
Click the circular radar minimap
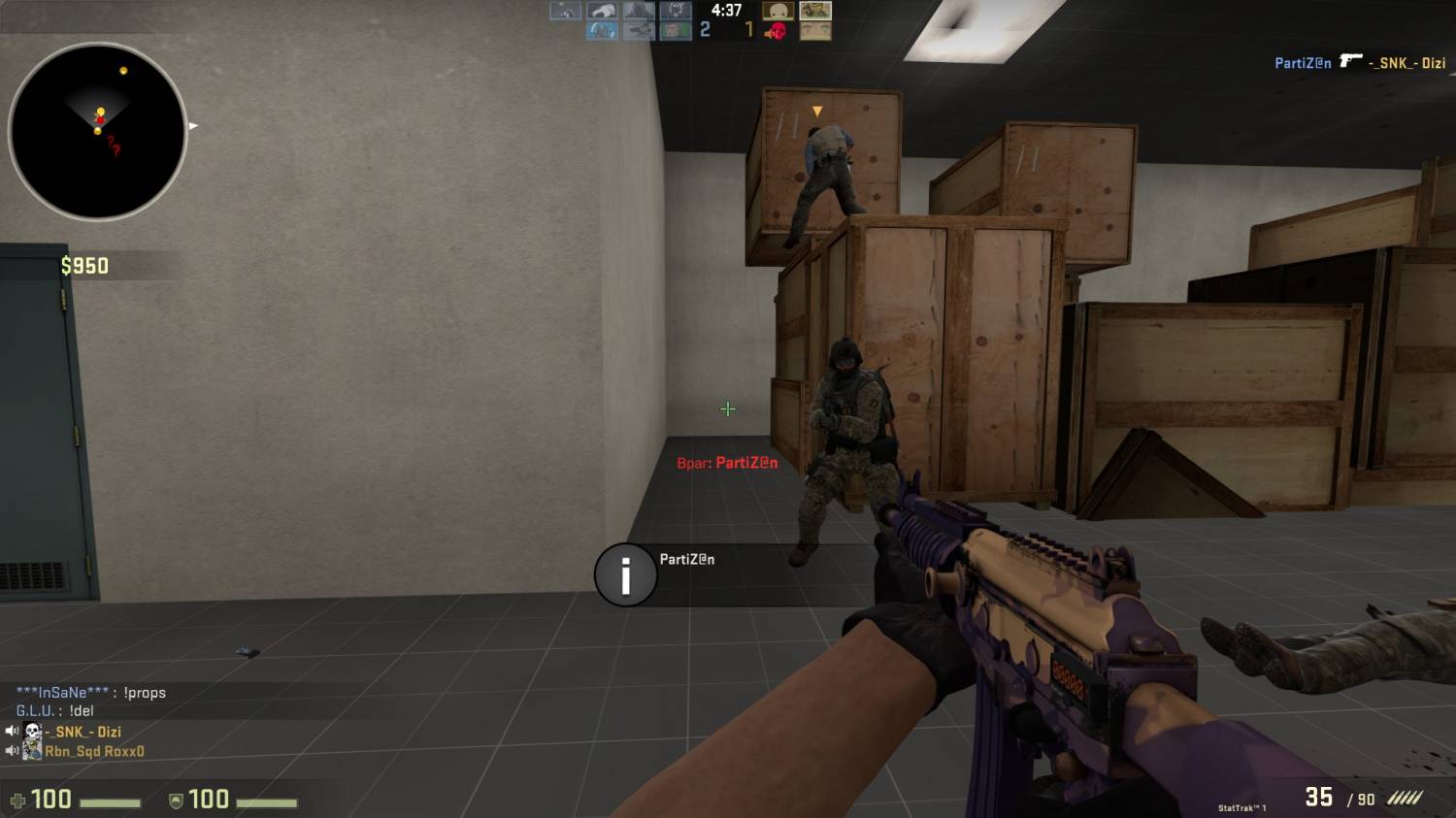pos(98,132)
